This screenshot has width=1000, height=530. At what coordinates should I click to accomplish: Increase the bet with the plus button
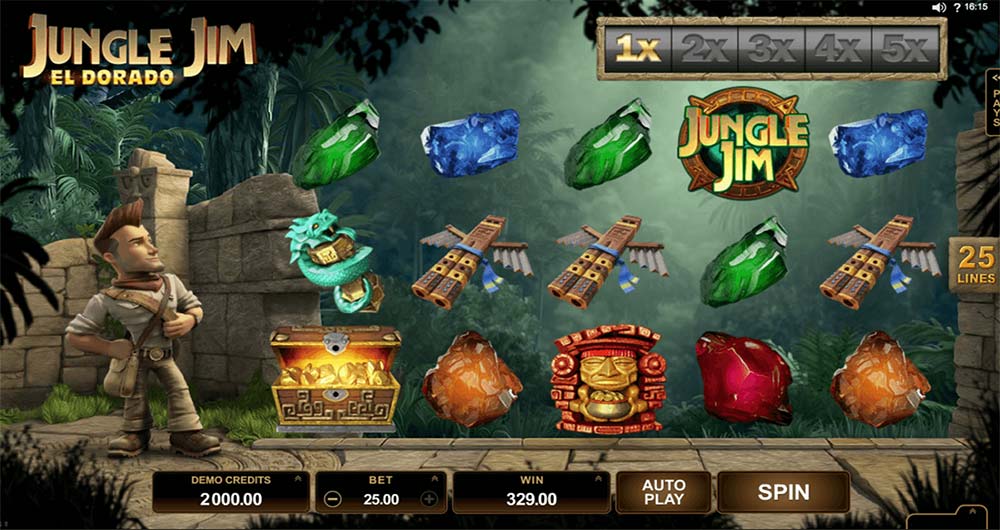click(429, 499)
